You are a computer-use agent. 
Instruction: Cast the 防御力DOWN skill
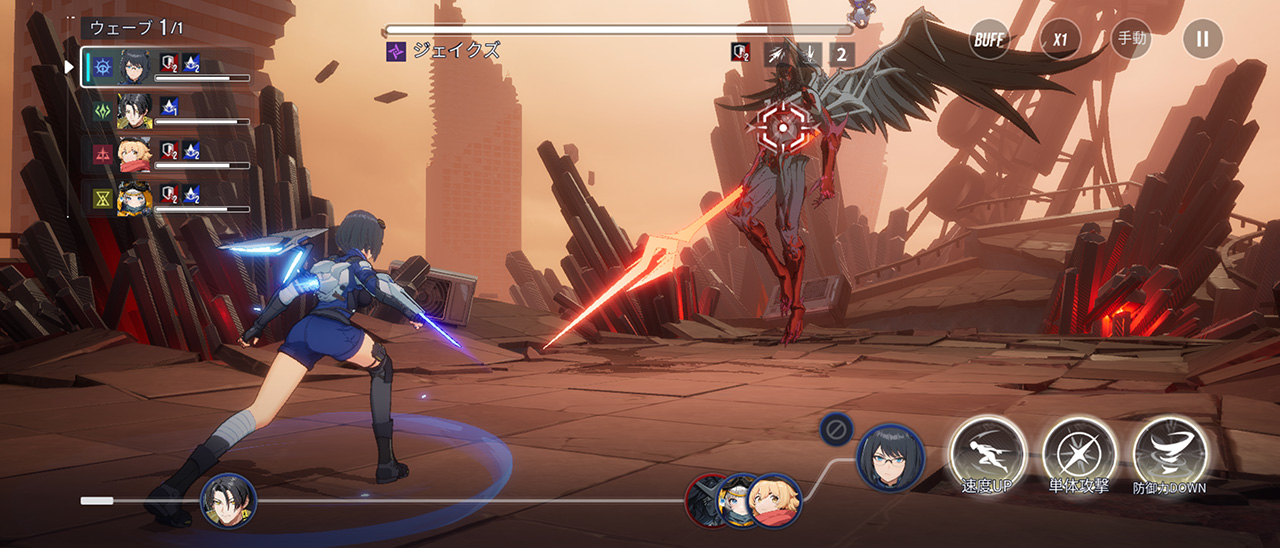click(1169, 454)
